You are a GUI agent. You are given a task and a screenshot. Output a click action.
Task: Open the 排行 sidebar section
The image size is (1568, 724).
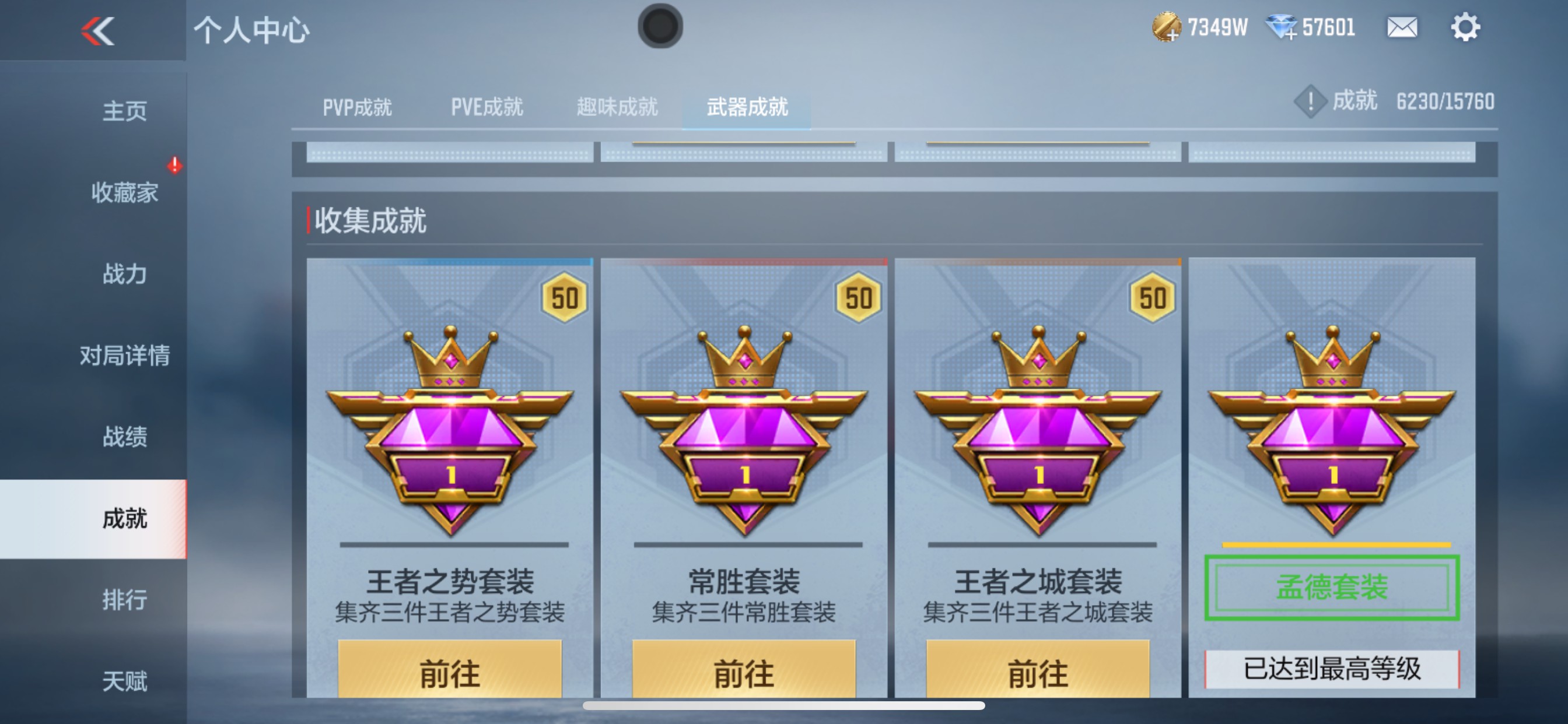(125, 600)
